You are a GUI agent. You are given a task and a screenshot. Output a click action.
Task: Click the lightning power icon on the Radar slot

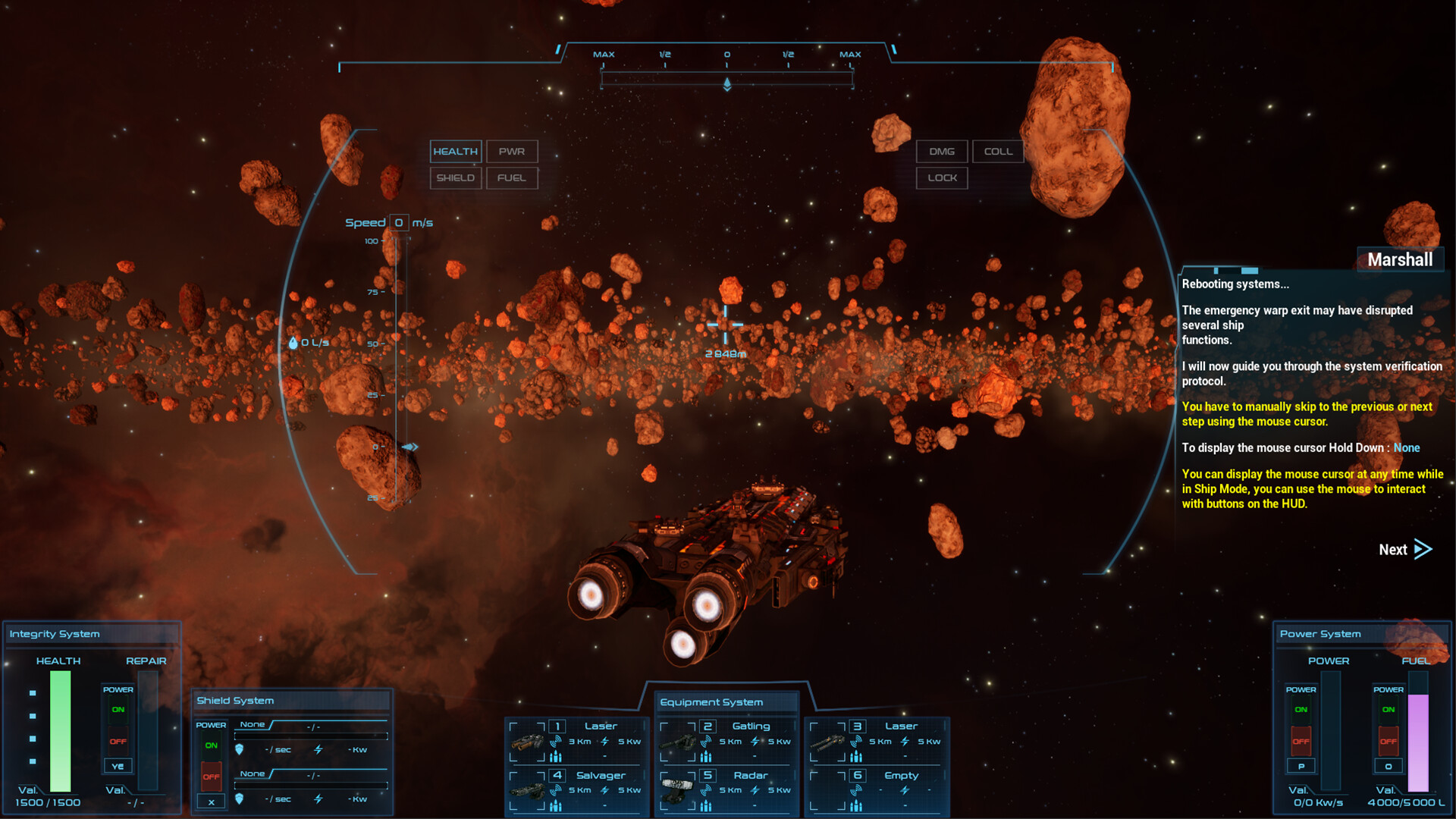tap(755, 789)
